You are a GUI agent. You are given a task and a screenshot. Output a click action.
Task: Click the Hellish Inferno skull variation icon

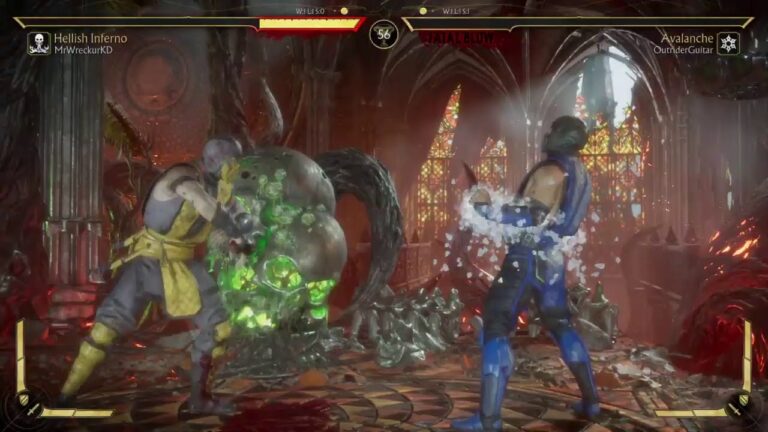39,43
